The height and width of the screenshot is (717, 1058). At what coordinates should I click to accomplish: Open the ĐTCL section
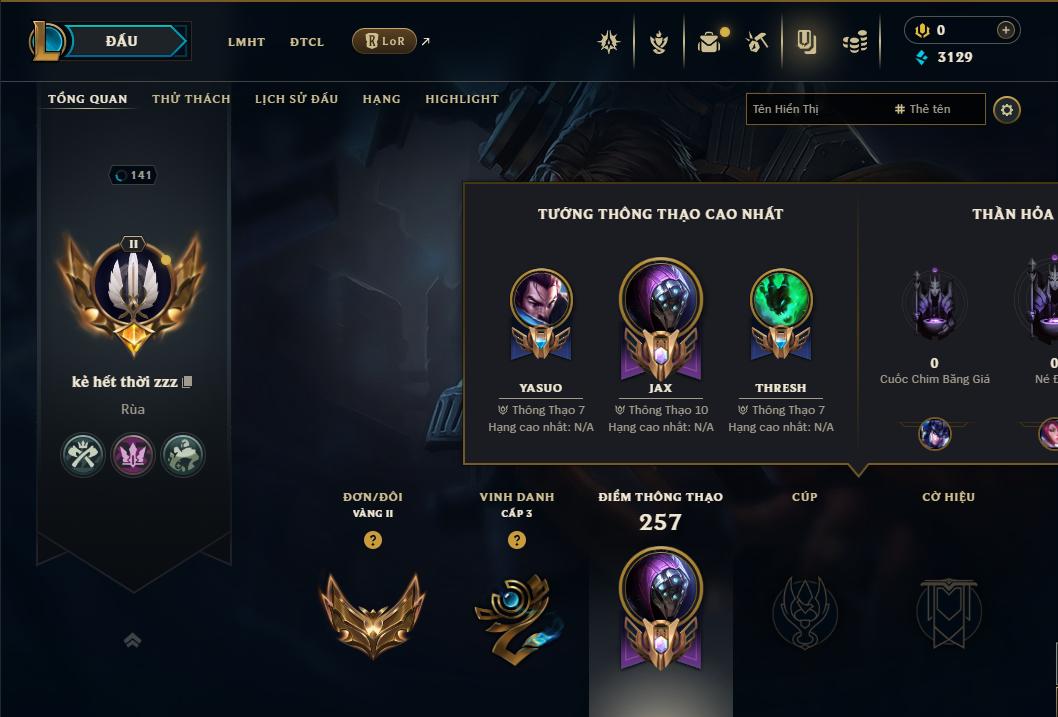point(307,42)
